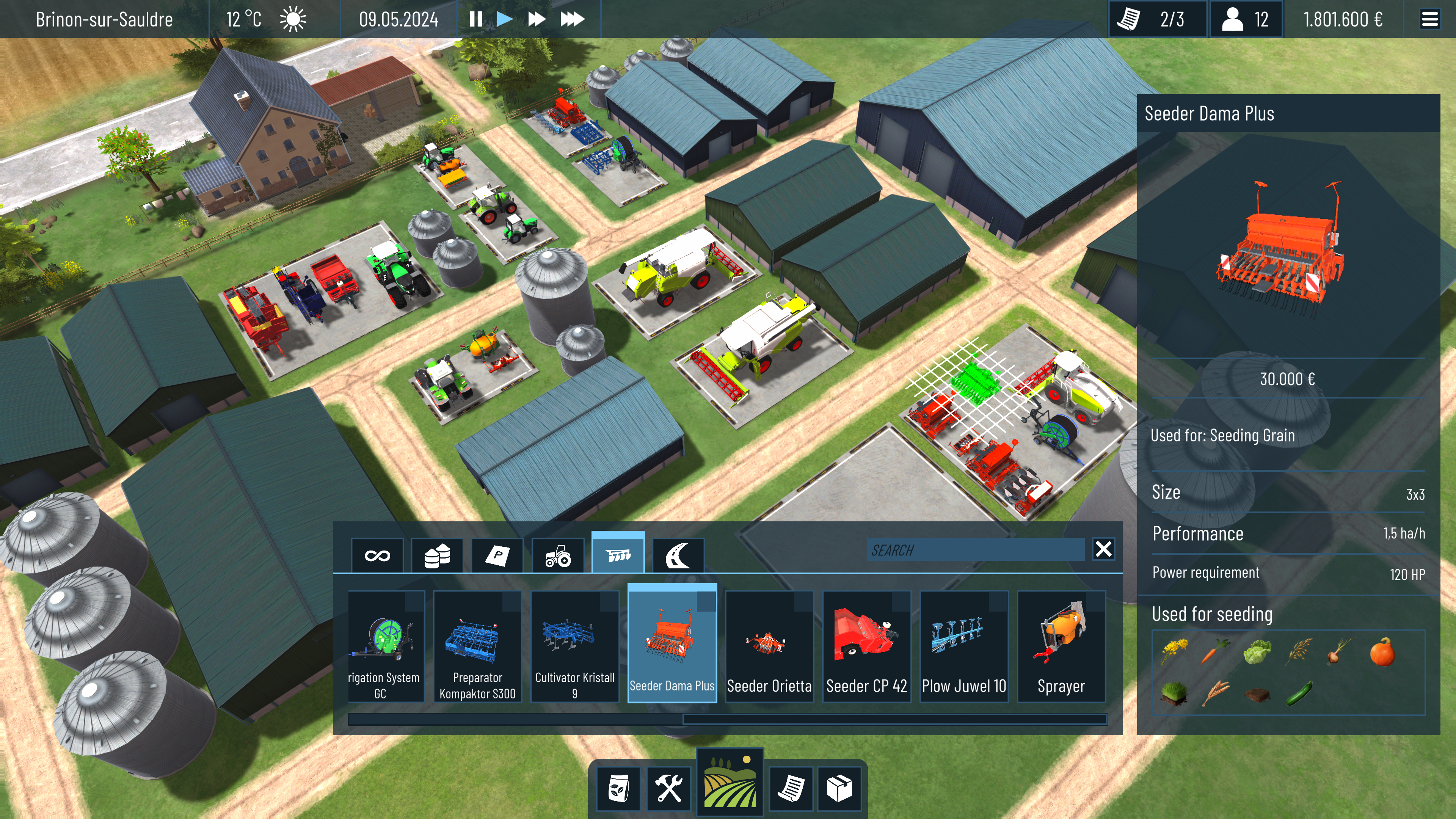Image resolution: width=1456 pixels, height=819 pixels.
Task: Switch to double fast-forward speed
Action: tap(536, 19)
